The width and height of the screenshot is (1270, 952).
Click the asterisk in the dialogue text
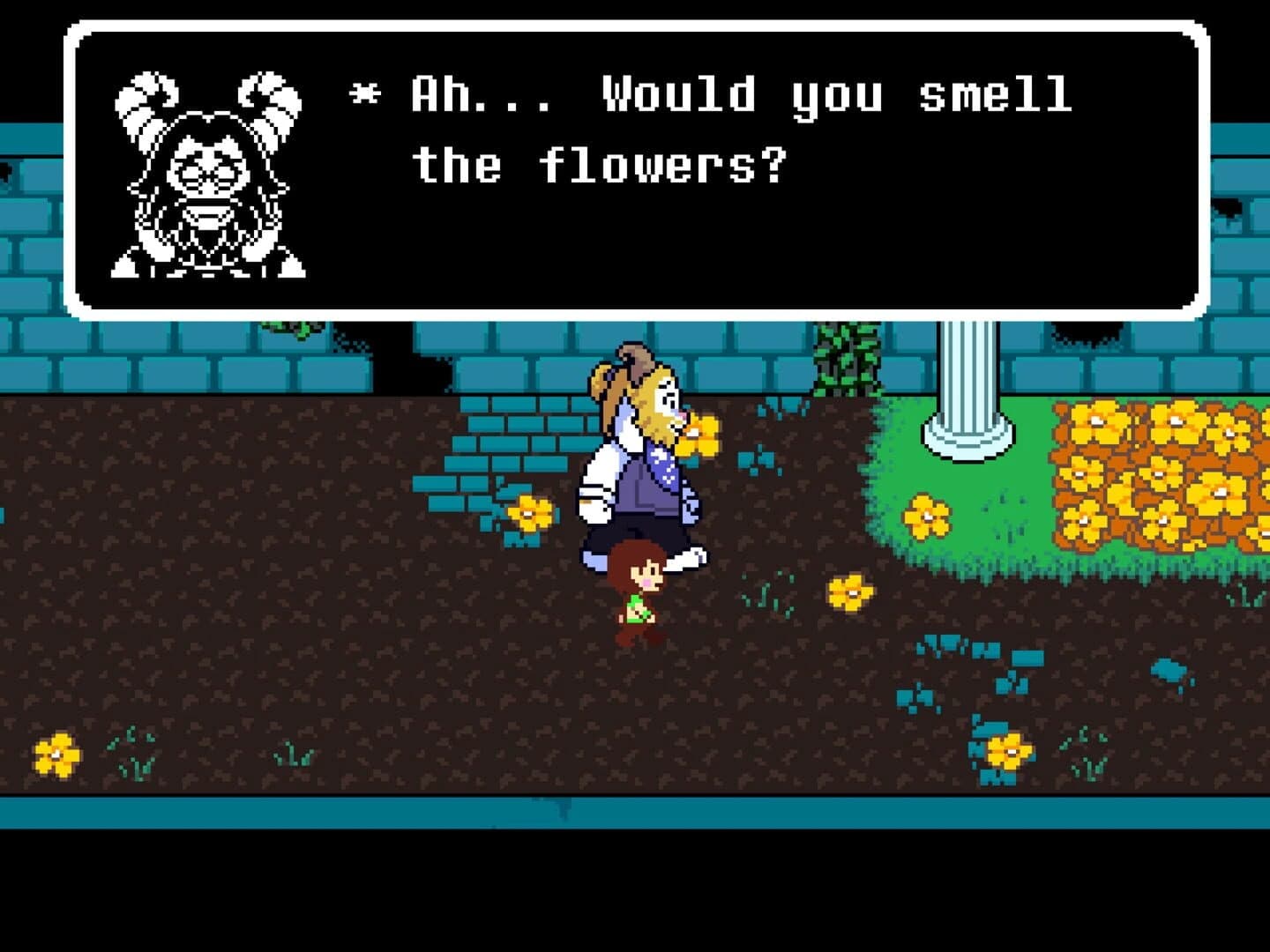[x=364, y=93]
